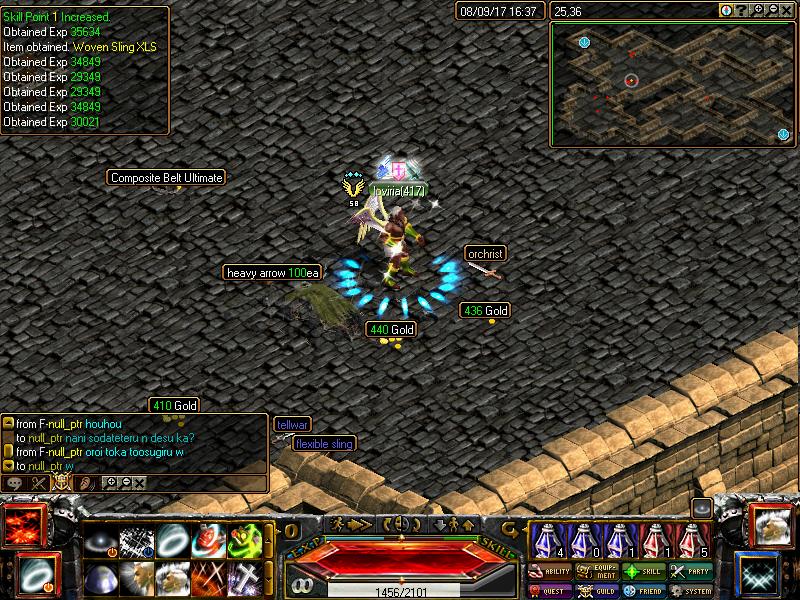Open the Guild panel
The width and height of the screenshot is (800, 600).
(x=598, y=591)
